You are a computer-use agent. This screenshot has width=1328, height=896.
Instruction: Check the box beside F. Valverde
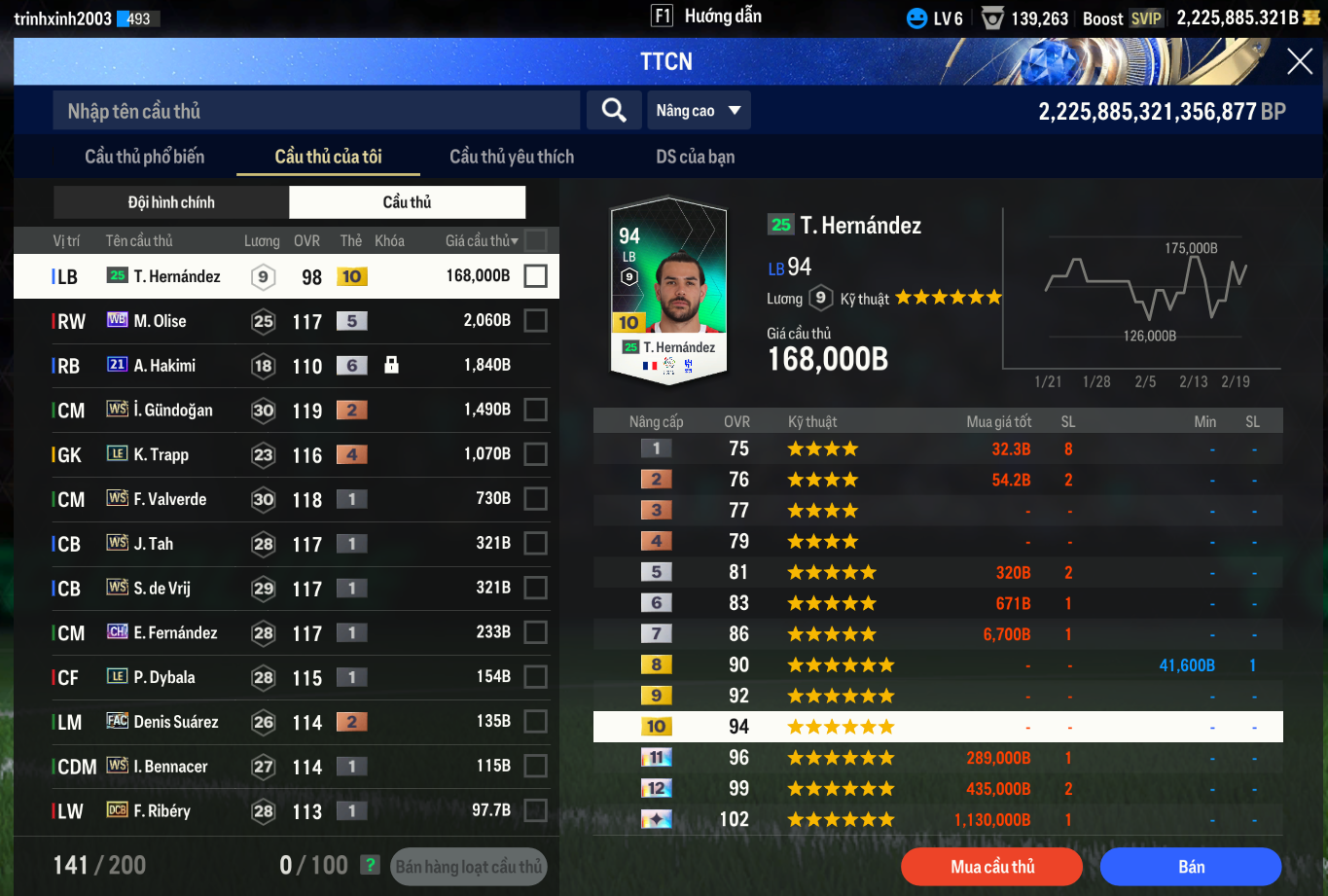535,499
